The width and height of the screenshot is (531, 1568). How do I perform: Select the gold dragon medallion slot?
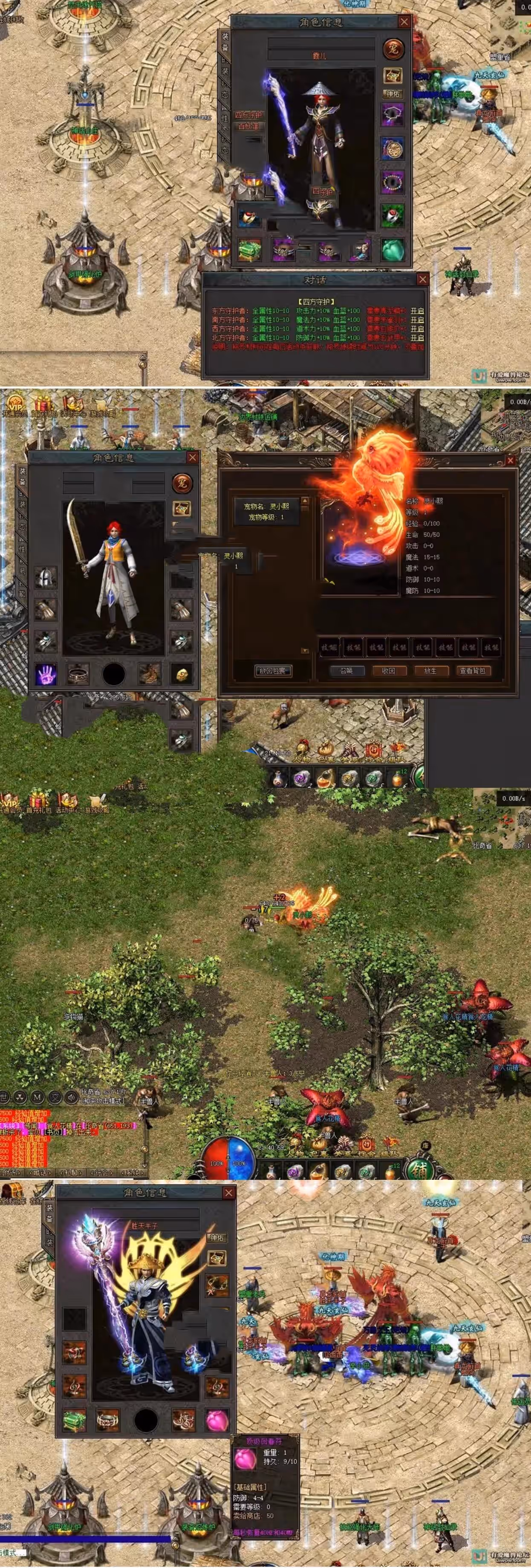(393, 149)
